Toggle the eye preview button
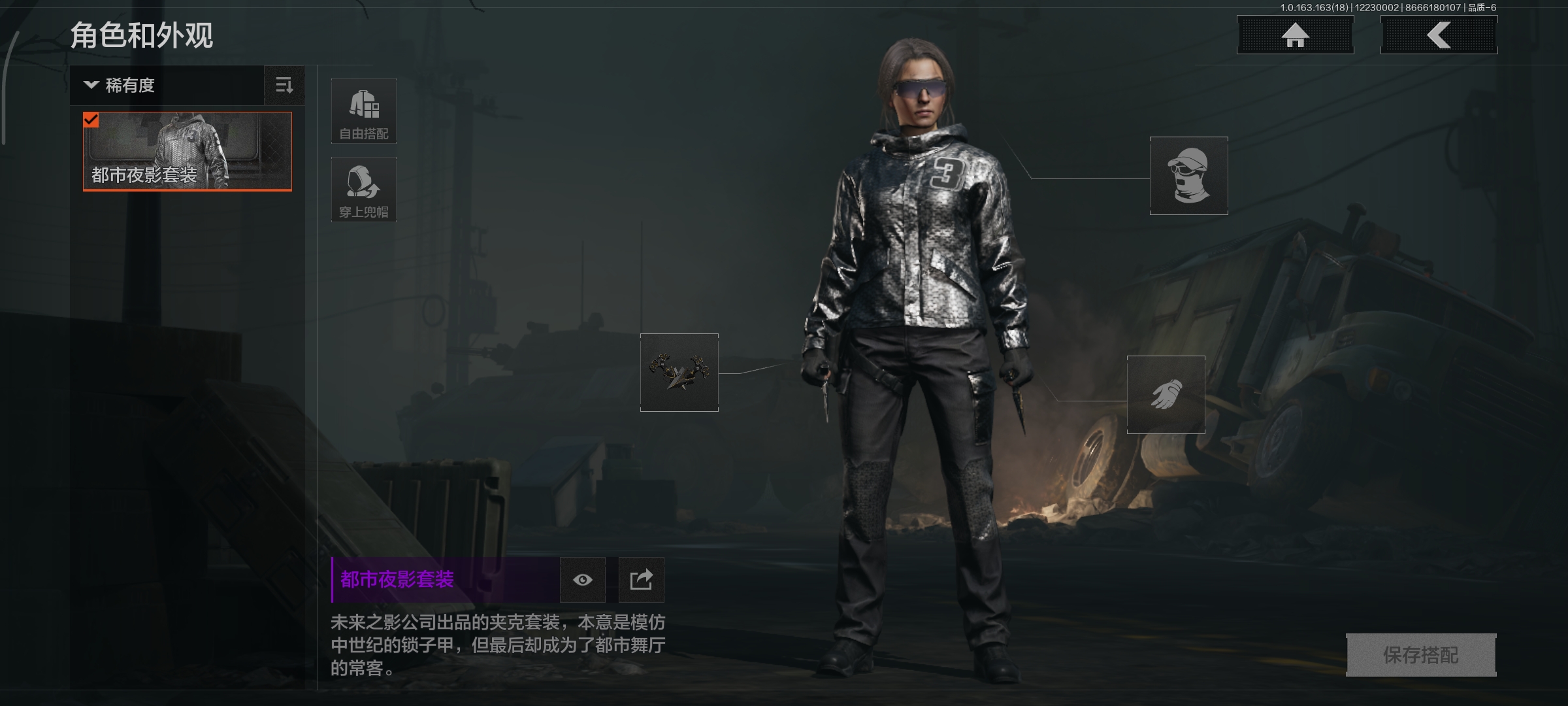The image size is (1568, 706). (583, 580)
